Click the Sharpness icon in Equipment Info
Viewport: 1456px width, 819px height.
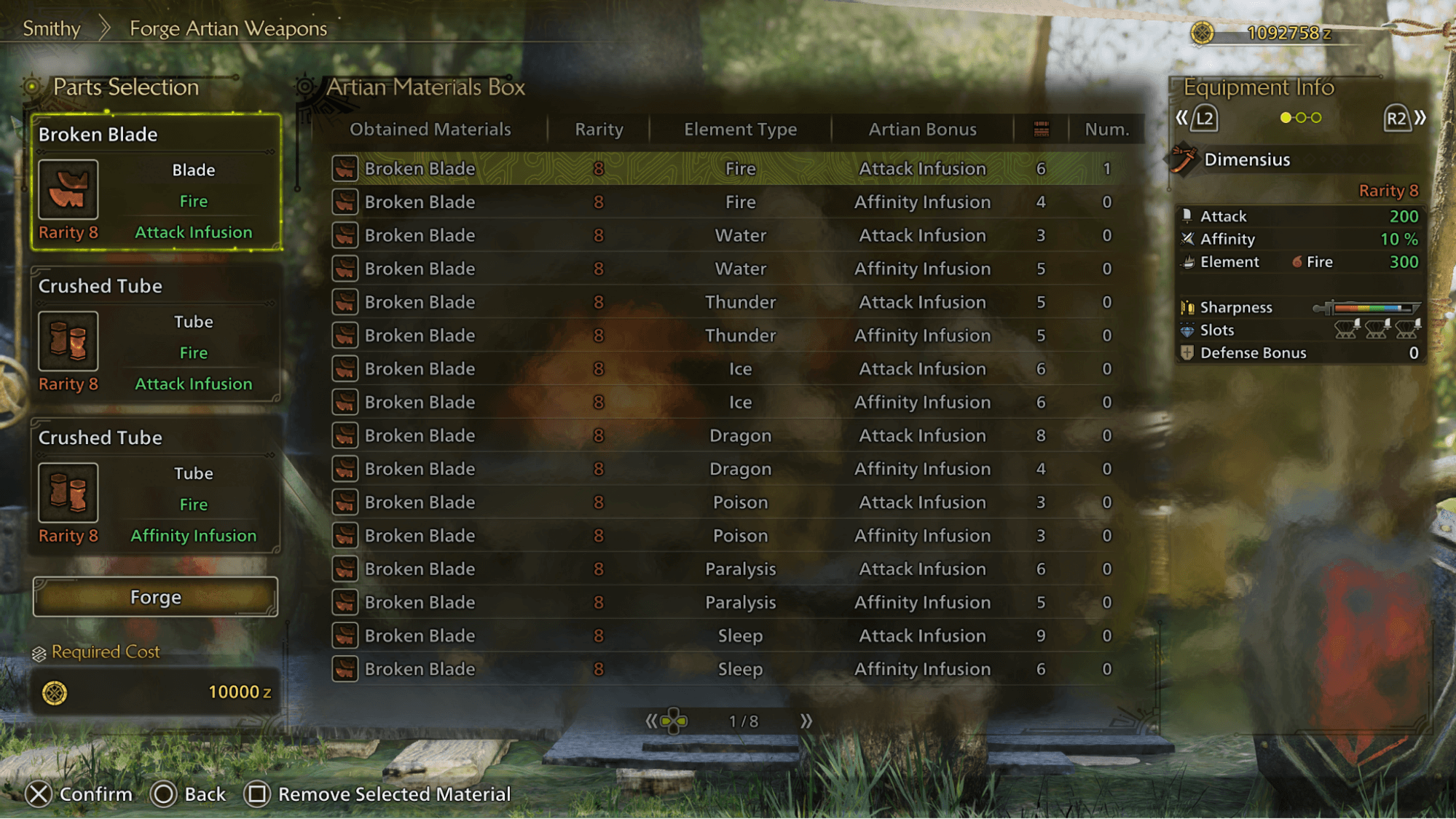pyautogui.click(x=1189, y=307)
